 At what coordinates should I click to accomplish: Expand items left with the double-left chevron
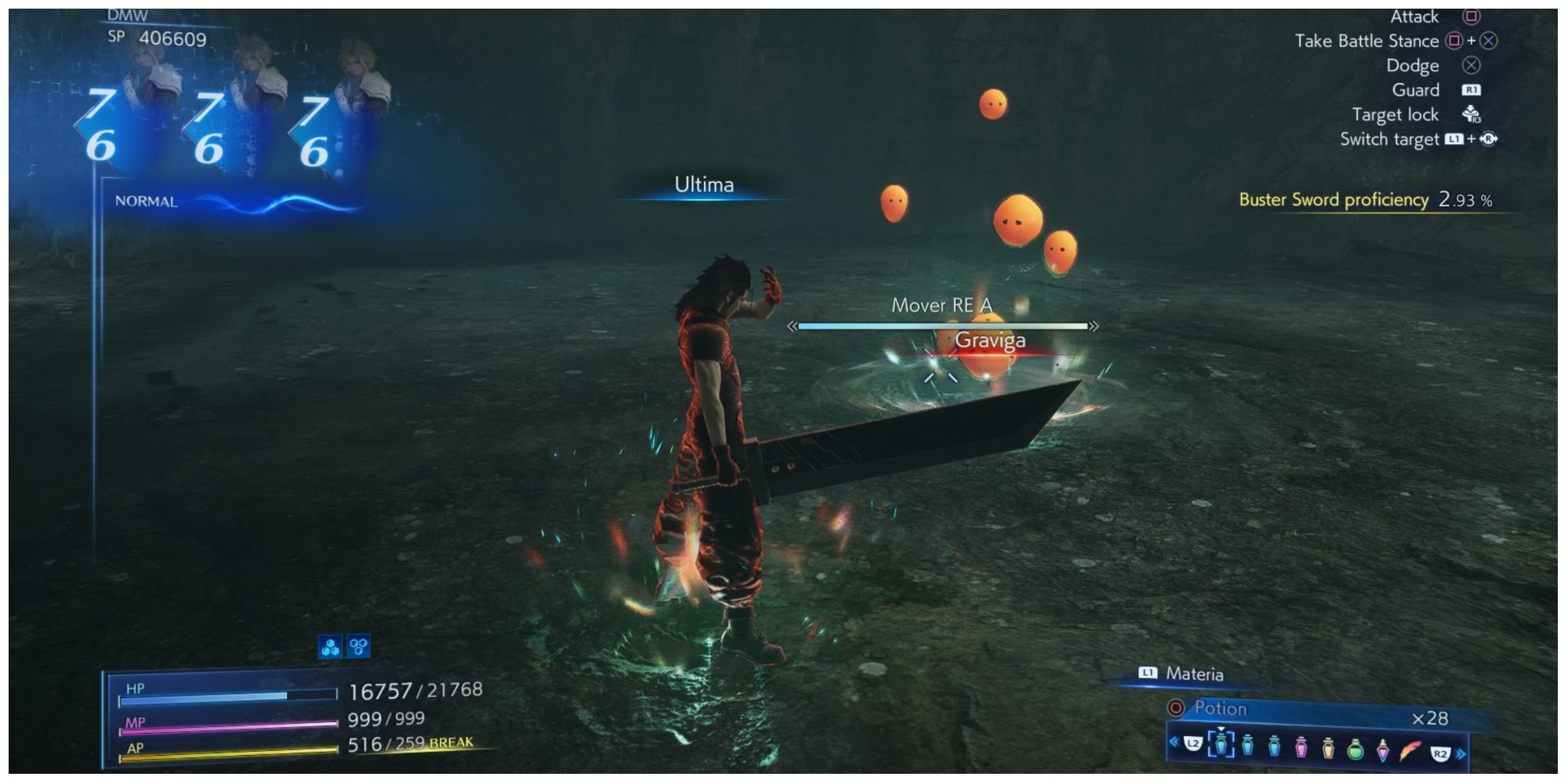click(x=1174, y=743)
